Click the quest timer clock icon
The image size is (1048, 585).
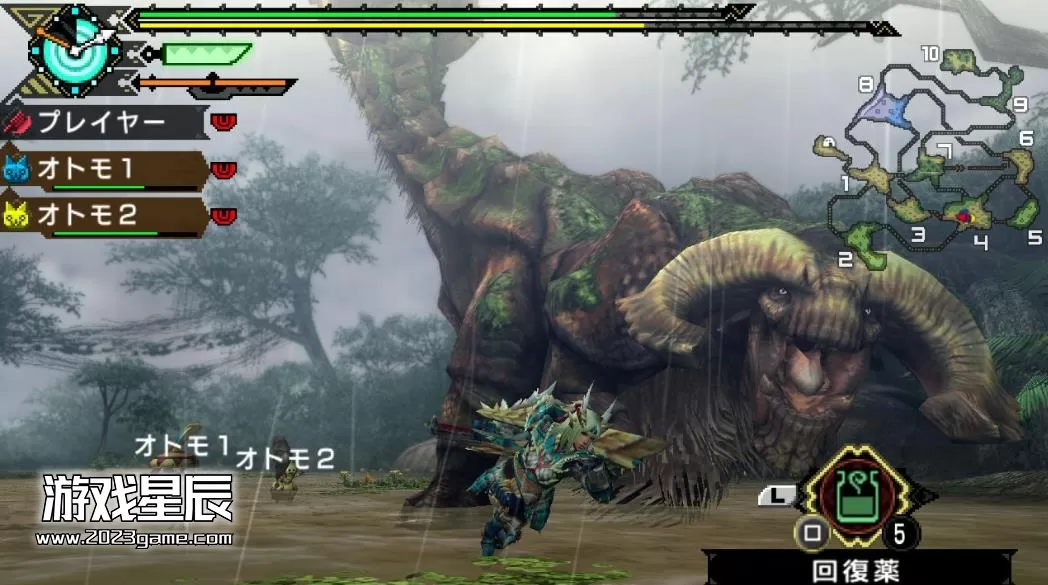(x=70, y=45)
